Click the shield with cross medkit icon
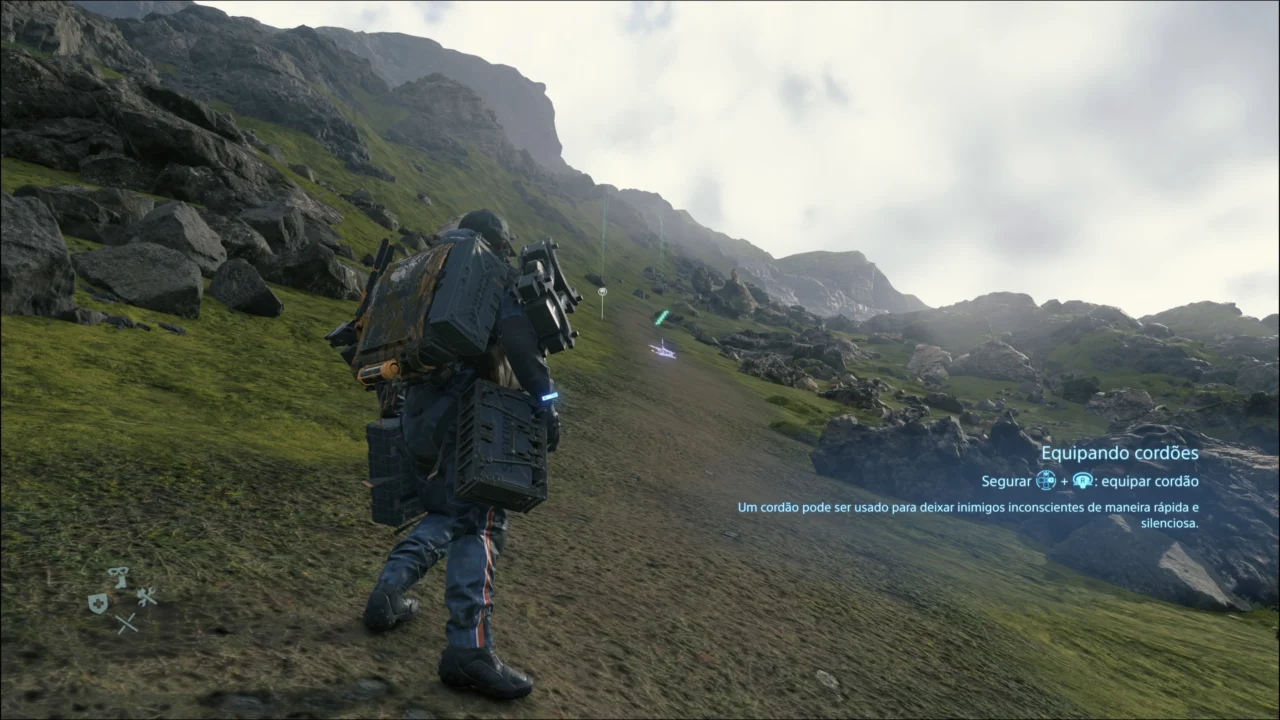Screen dimensions: 1280x720 click(98, 602)
